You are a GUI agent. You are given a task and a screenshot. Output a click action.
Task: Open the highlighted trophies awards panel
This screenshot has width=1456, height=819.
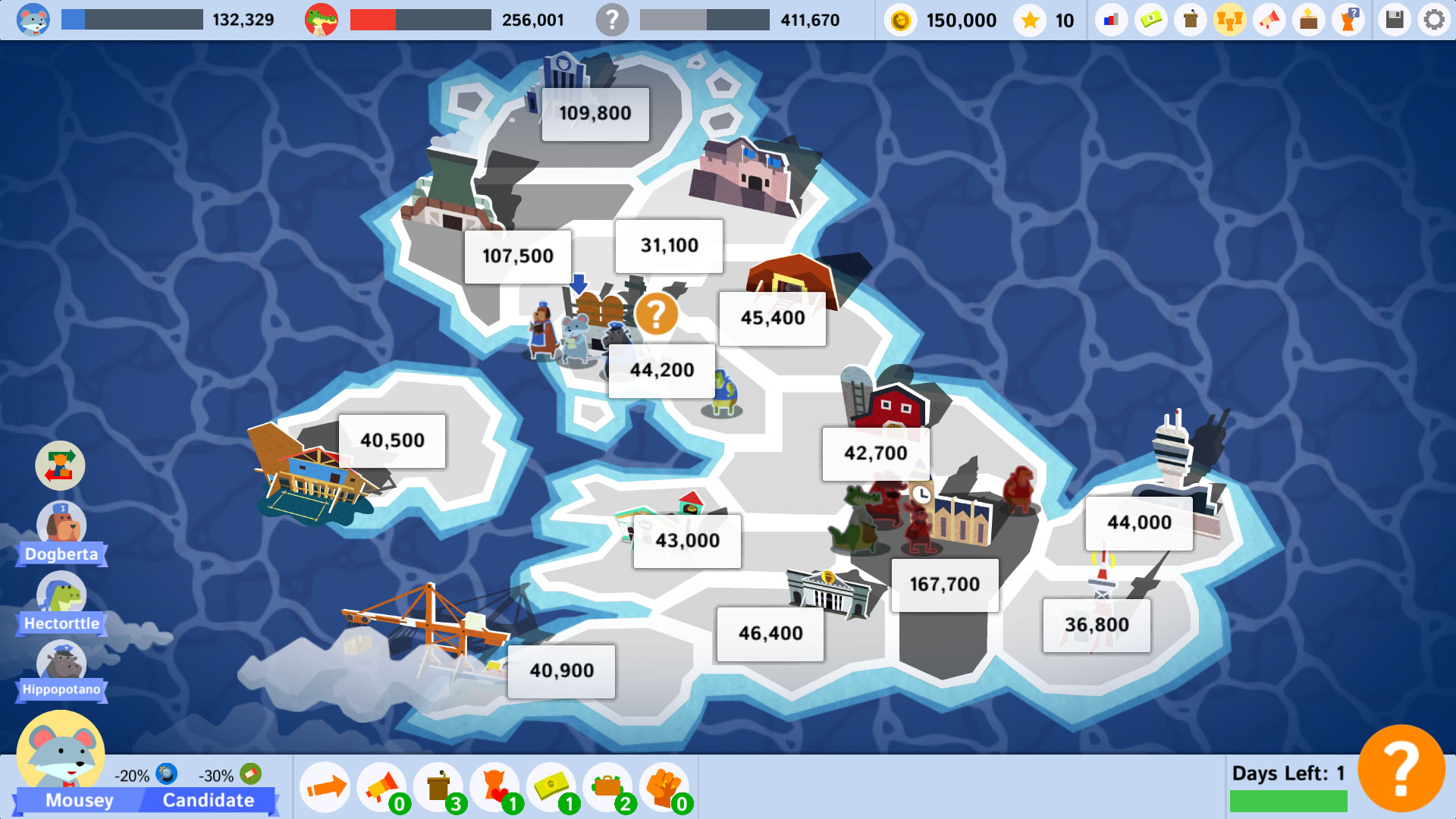click(1230, 20)
